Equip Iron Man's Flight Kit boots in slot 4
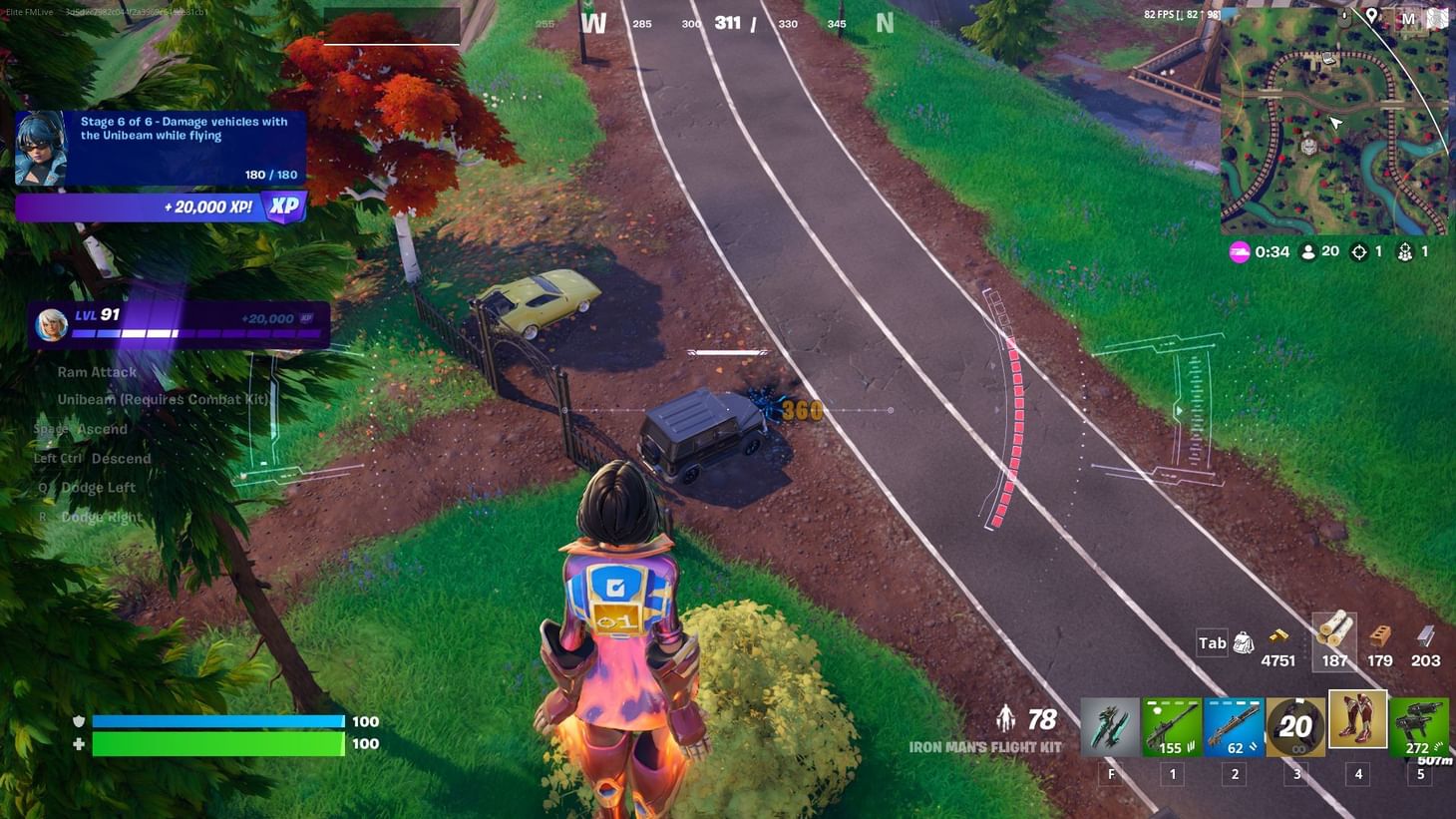Viewport: 1456px width, 819px height. click(1358, 727)
